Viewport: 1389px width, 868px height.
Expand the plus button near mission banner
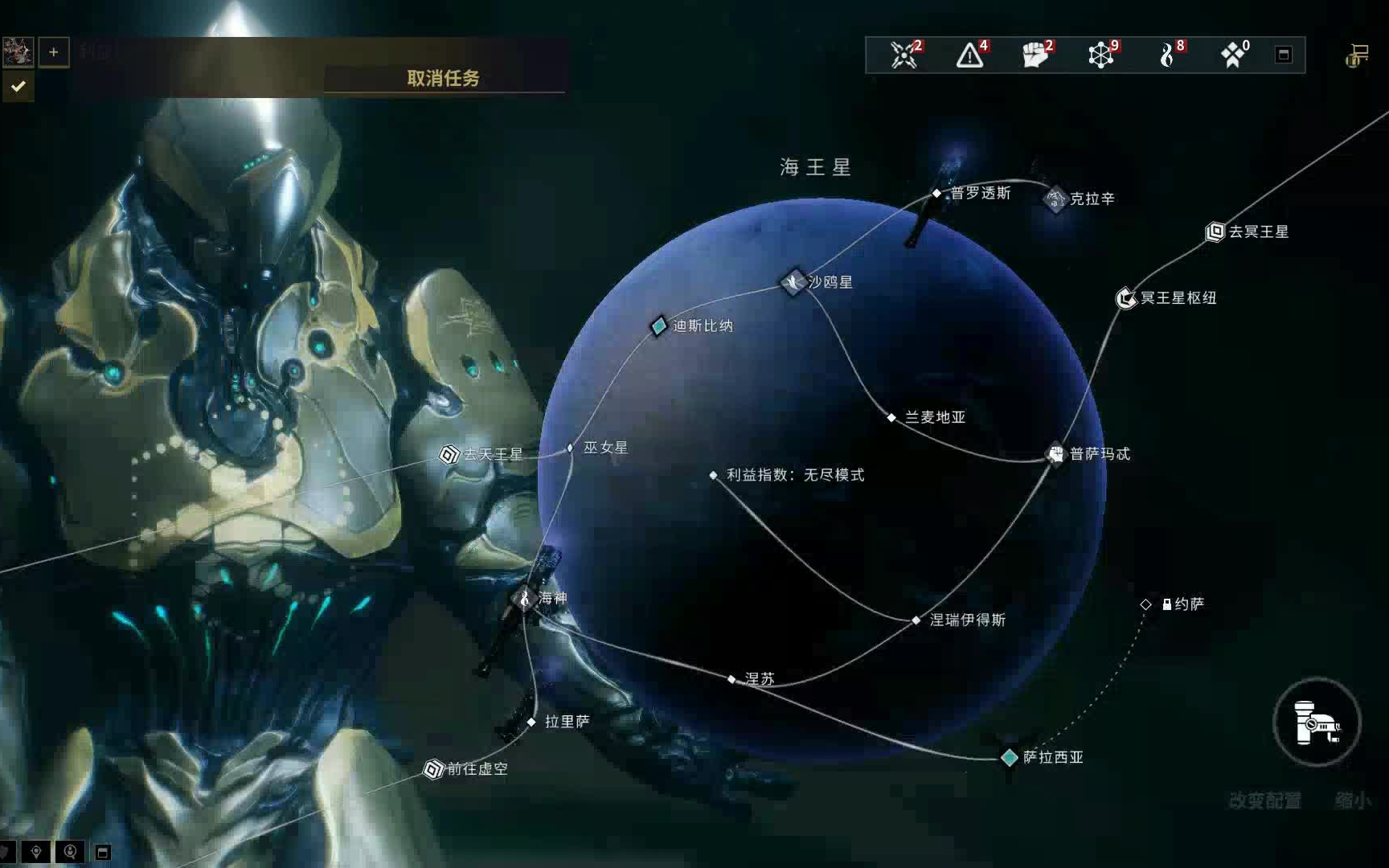pos(53,51)
